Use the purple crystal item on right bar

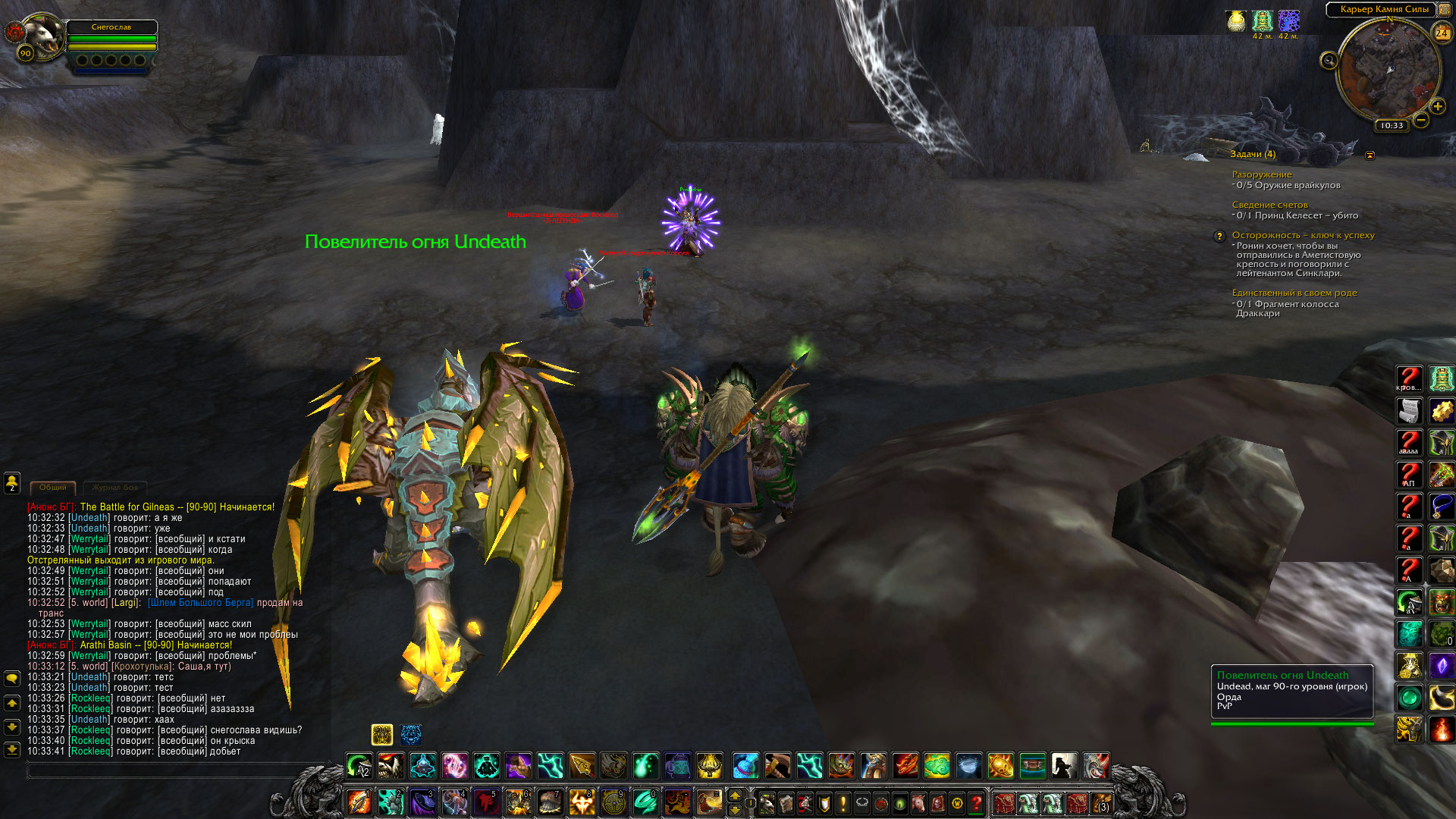[1441, 666]
